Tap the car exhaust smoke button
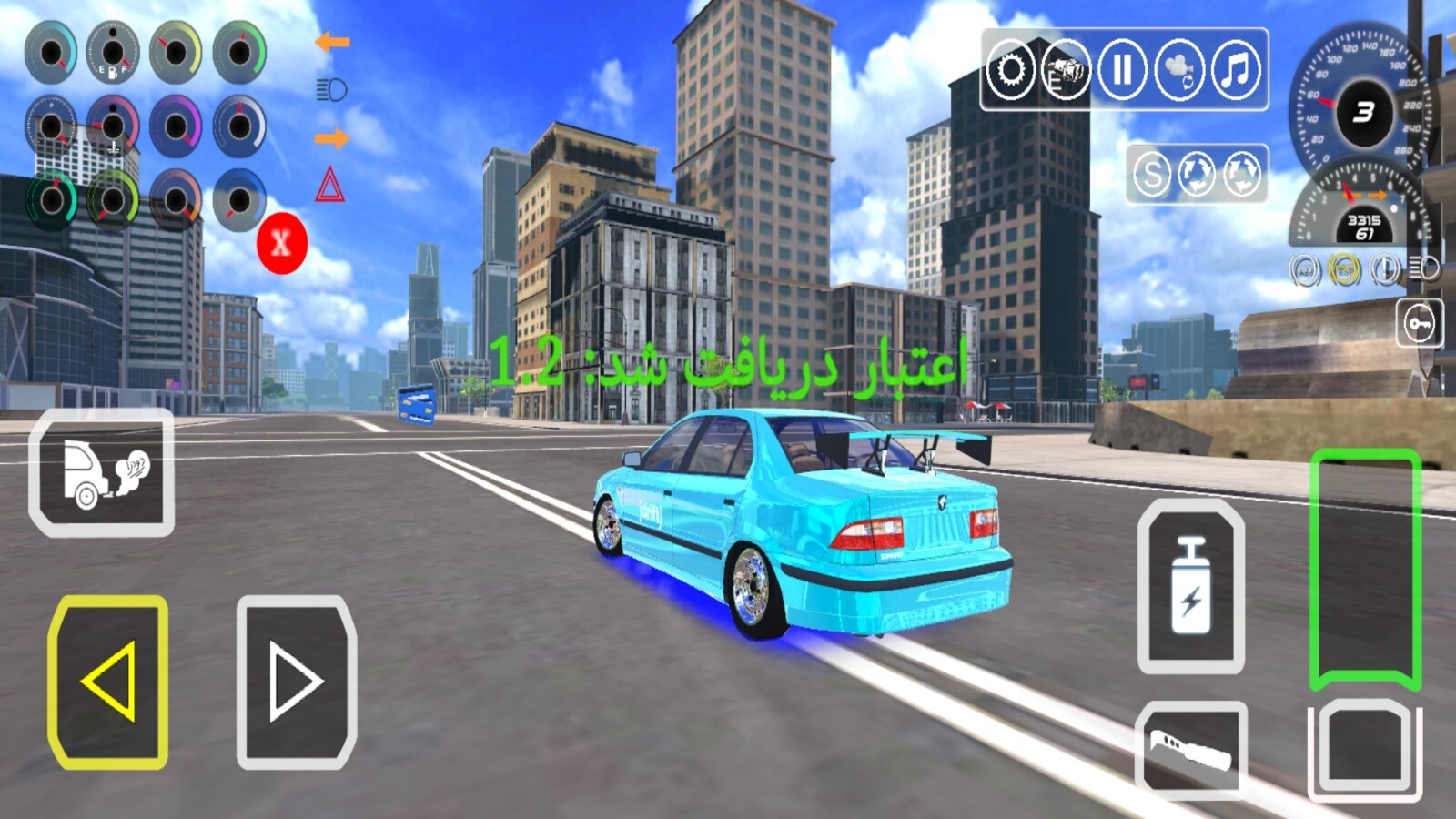The width and height of the screenshot is (1456, 819). (102, 472)
